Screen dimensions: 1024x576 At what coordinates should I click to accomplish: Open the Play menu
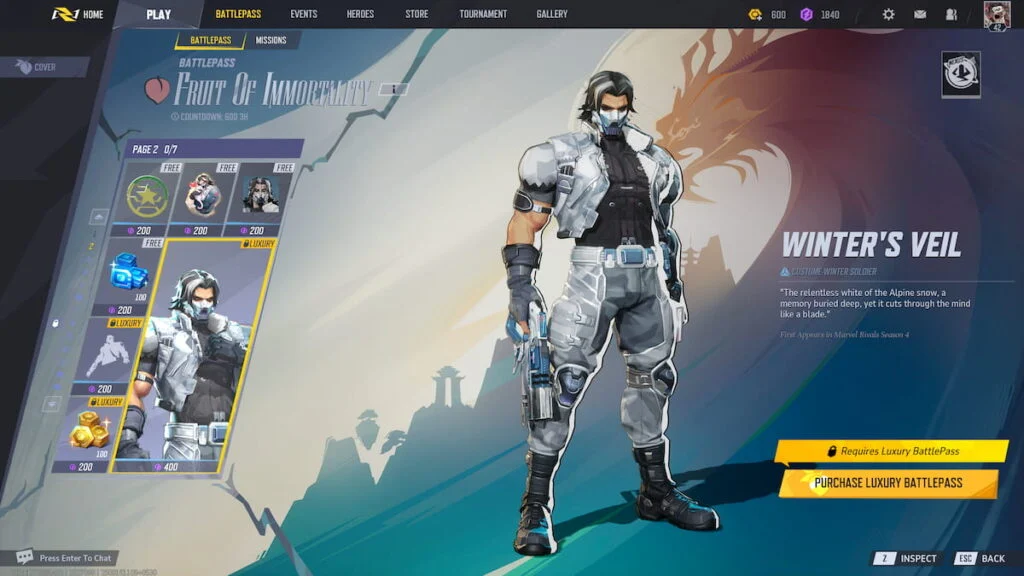coord(158,14)
